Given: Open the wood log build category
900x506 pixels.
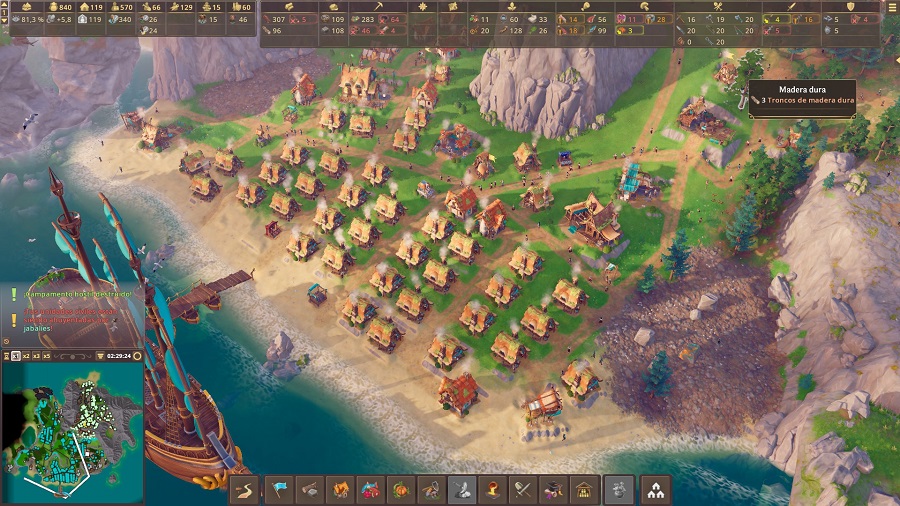Looking at the screenshot, I should tap(312, 489).
